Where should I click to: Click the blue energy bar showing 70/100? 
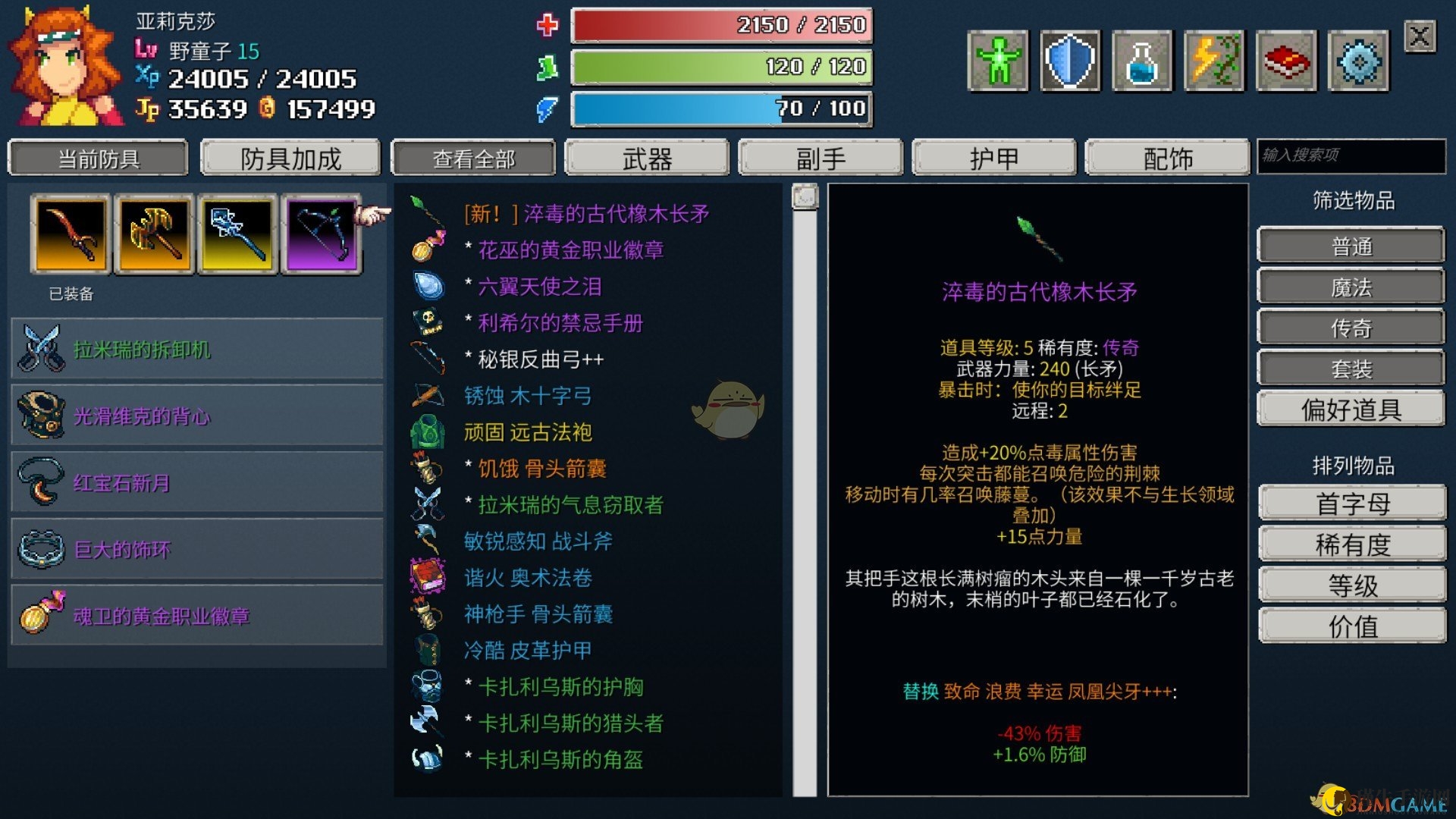[720, 108]
